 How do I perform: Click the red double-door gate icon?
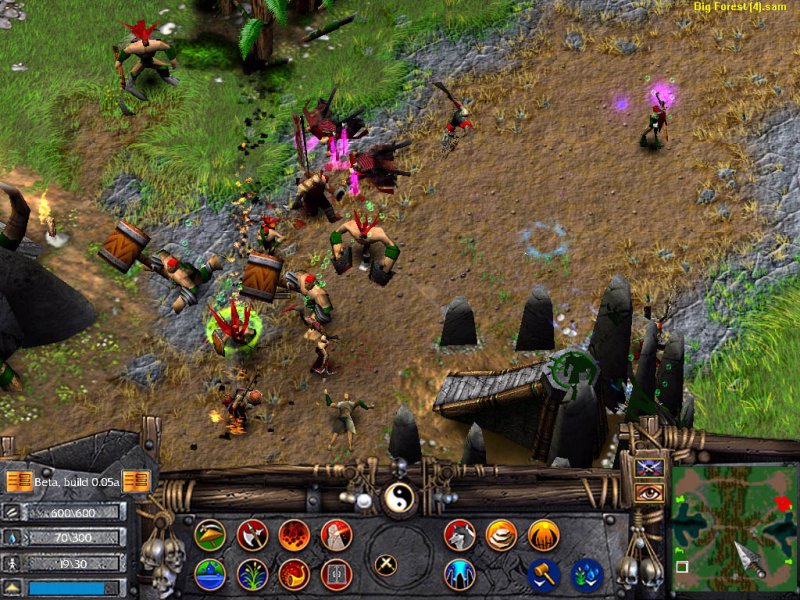(336, 574)
